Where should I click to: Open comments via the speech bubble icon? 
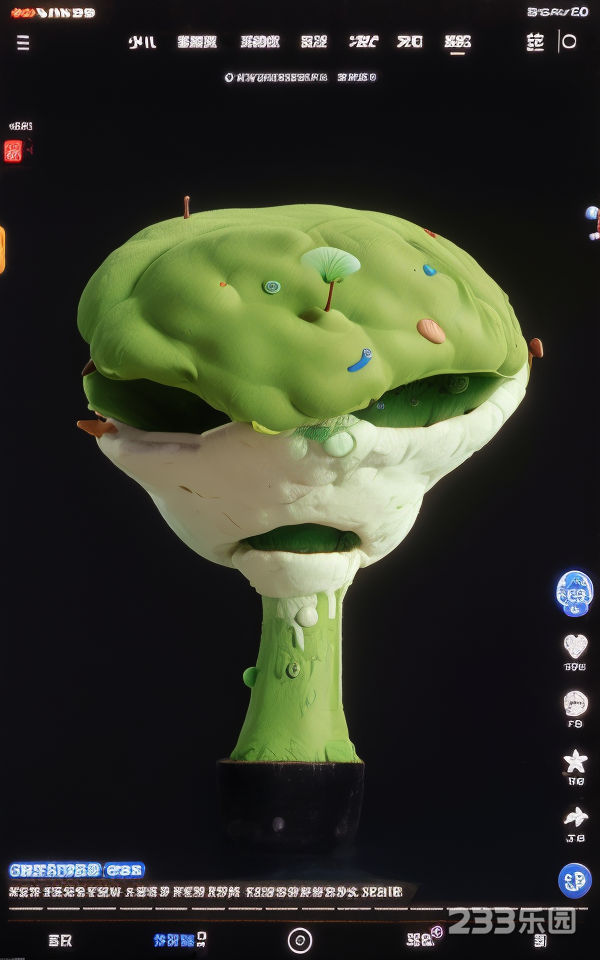coord(575,704)
